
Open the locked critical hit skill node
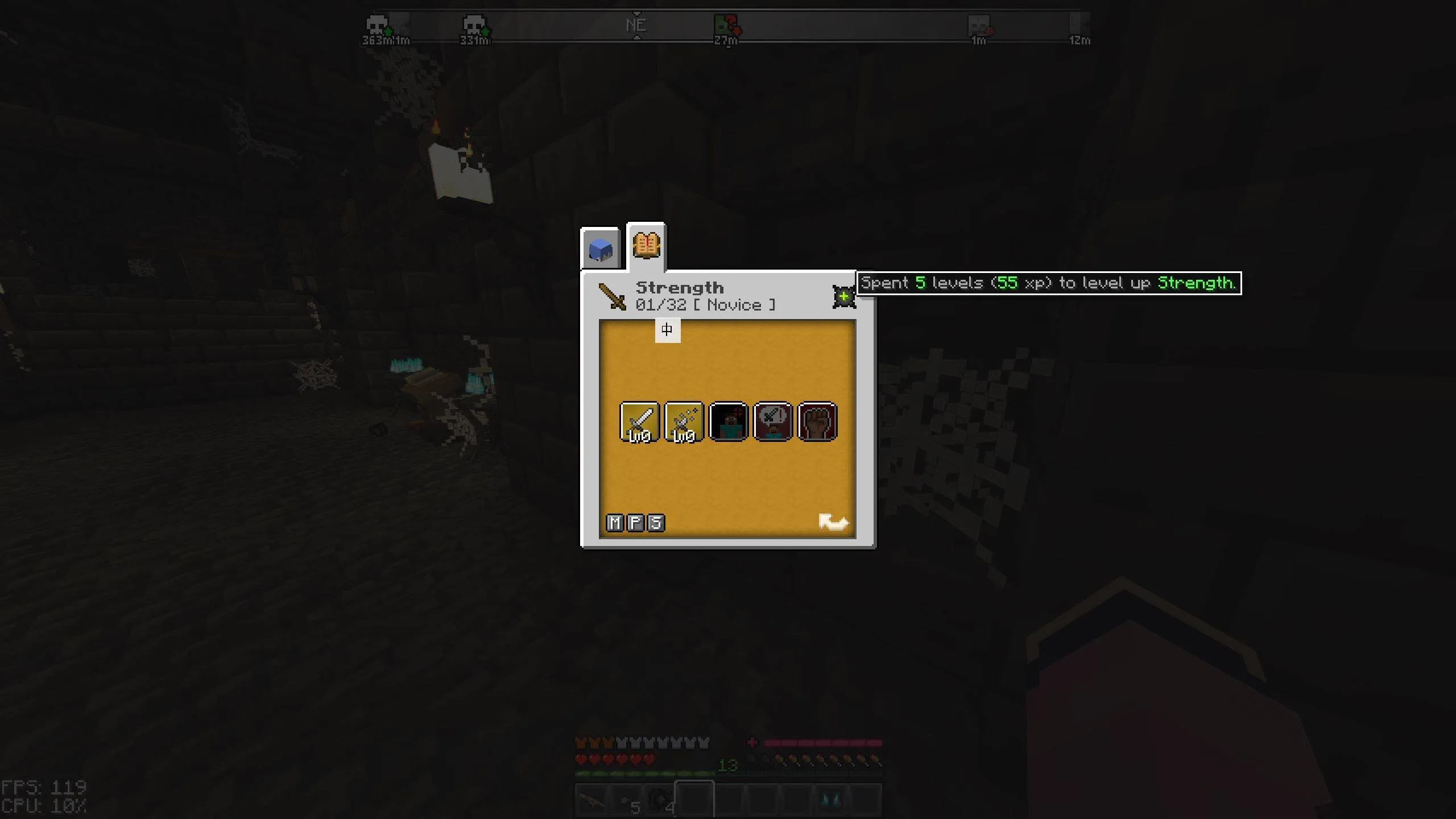(x=729, y=421)
